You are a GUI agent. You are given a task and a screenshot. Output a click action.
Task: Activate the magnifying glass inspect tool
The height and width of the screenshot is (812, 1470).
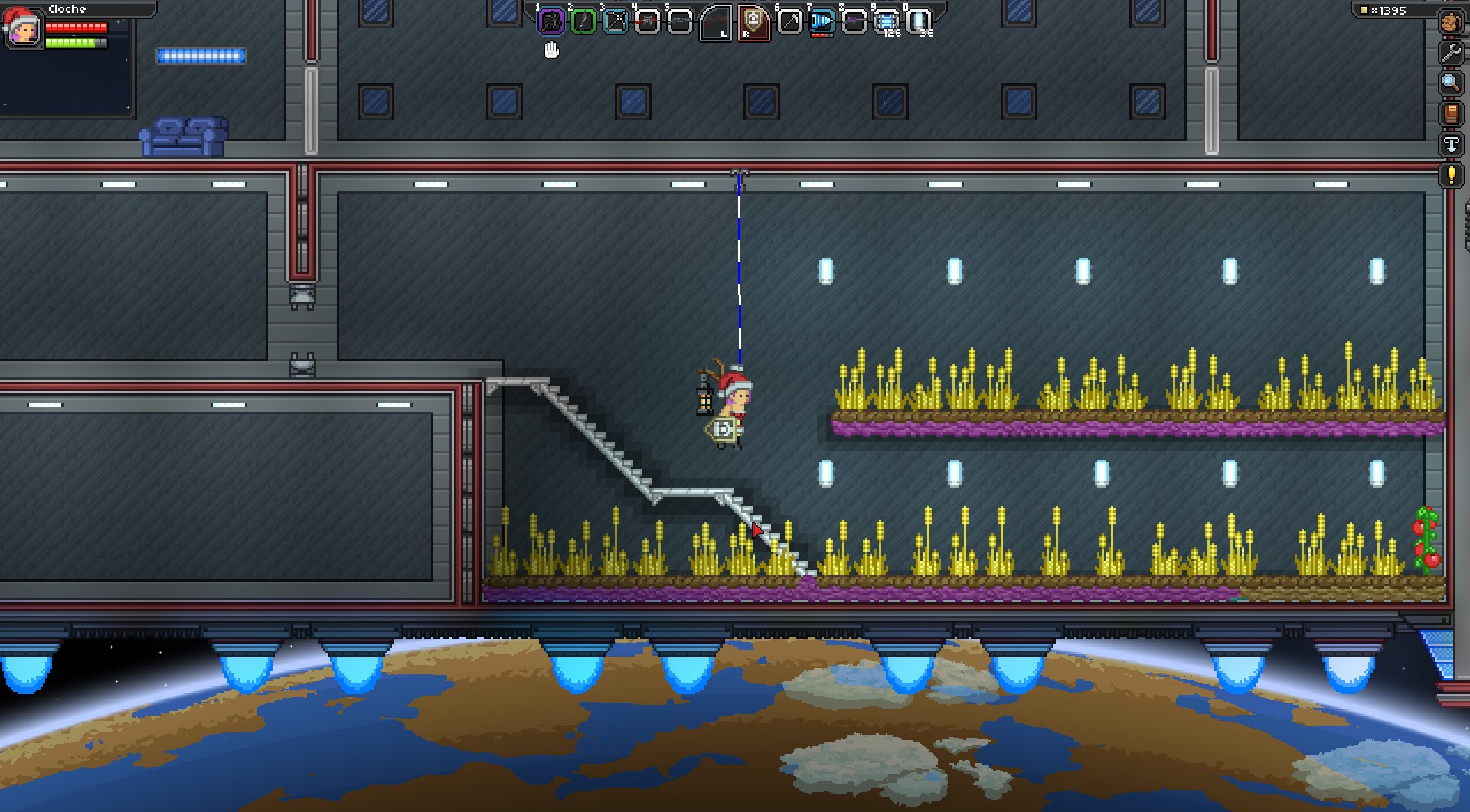click(1451, 83)
